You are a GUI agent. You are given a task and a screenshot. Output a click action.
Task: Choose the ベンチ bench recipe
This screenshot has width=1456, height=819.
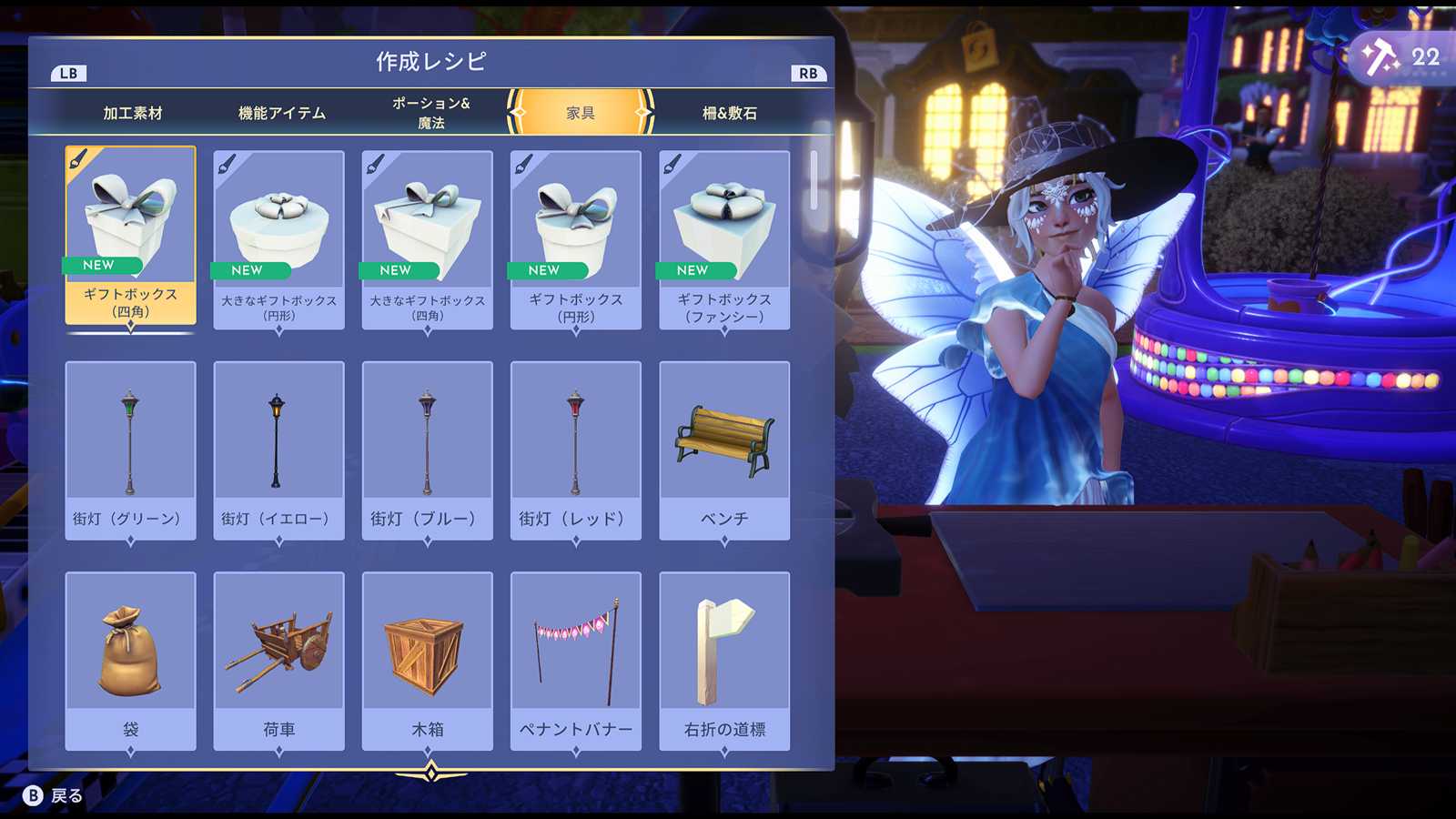pyautogui.click(x=724, y=450)
